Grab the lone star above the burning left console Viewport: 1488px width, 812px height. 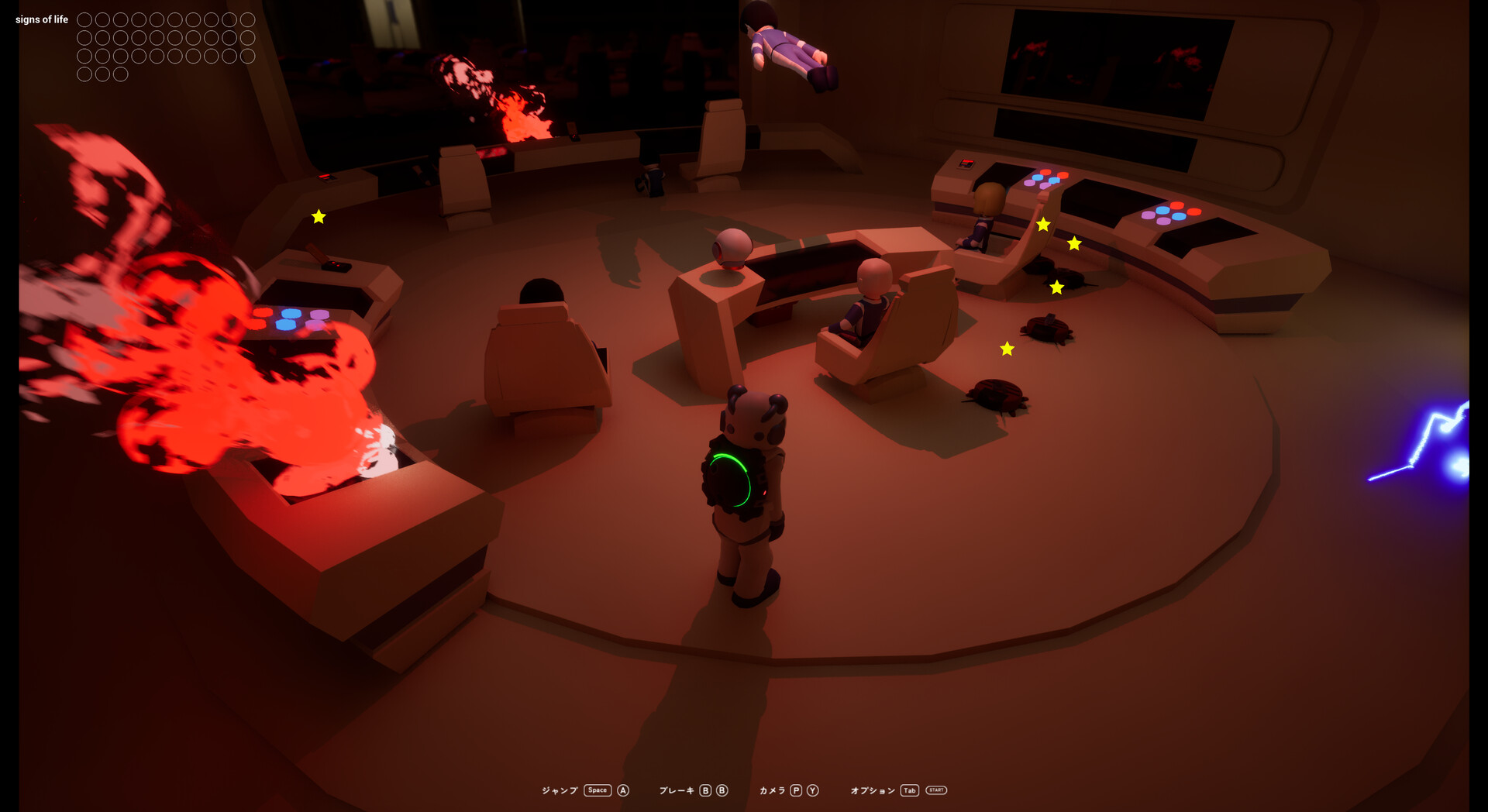pos(317,216)
